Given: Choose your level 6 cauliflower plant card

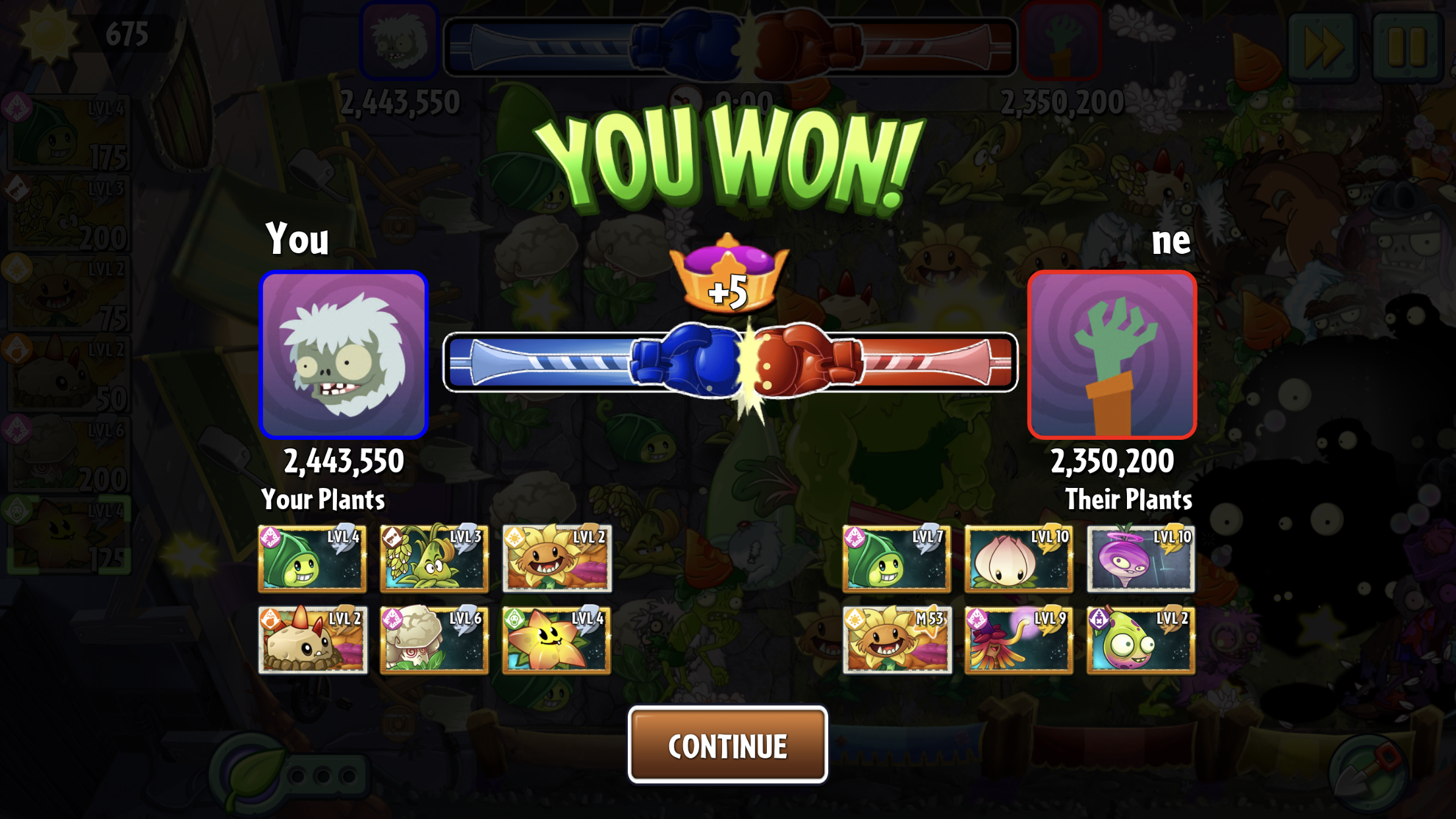Looking at the screenshot, I should (434, 640).
